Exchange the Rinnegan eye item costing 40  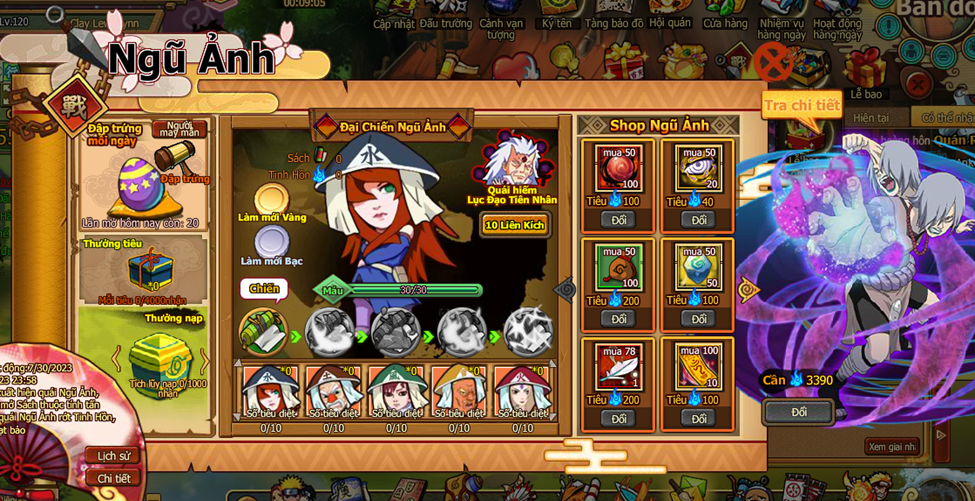698,220
